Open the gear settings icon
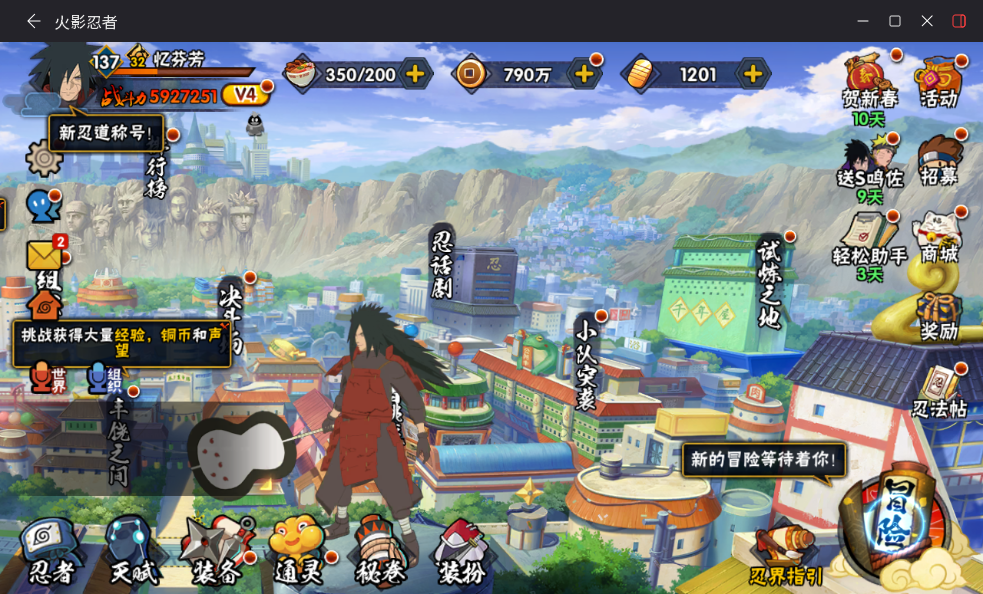 (x=44, y=157)
